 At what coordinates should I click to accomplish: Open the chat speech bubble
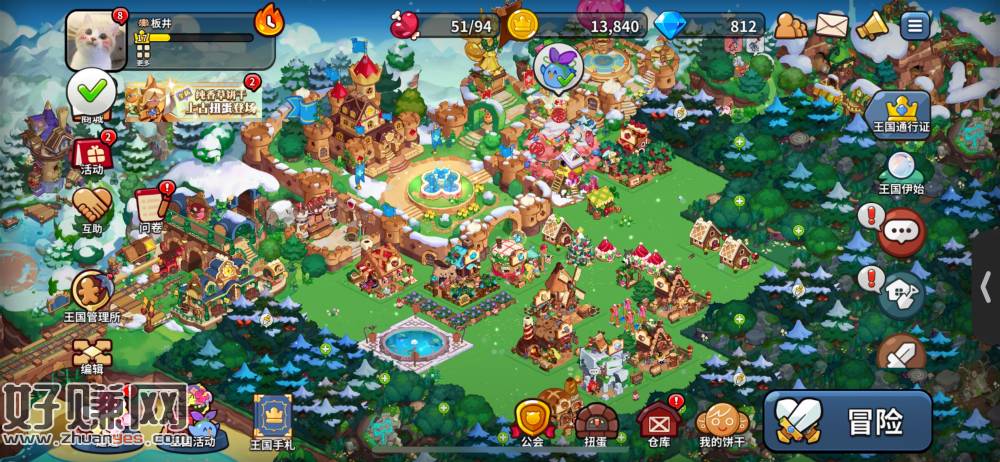pyautogui.click(x=900, y=231)
